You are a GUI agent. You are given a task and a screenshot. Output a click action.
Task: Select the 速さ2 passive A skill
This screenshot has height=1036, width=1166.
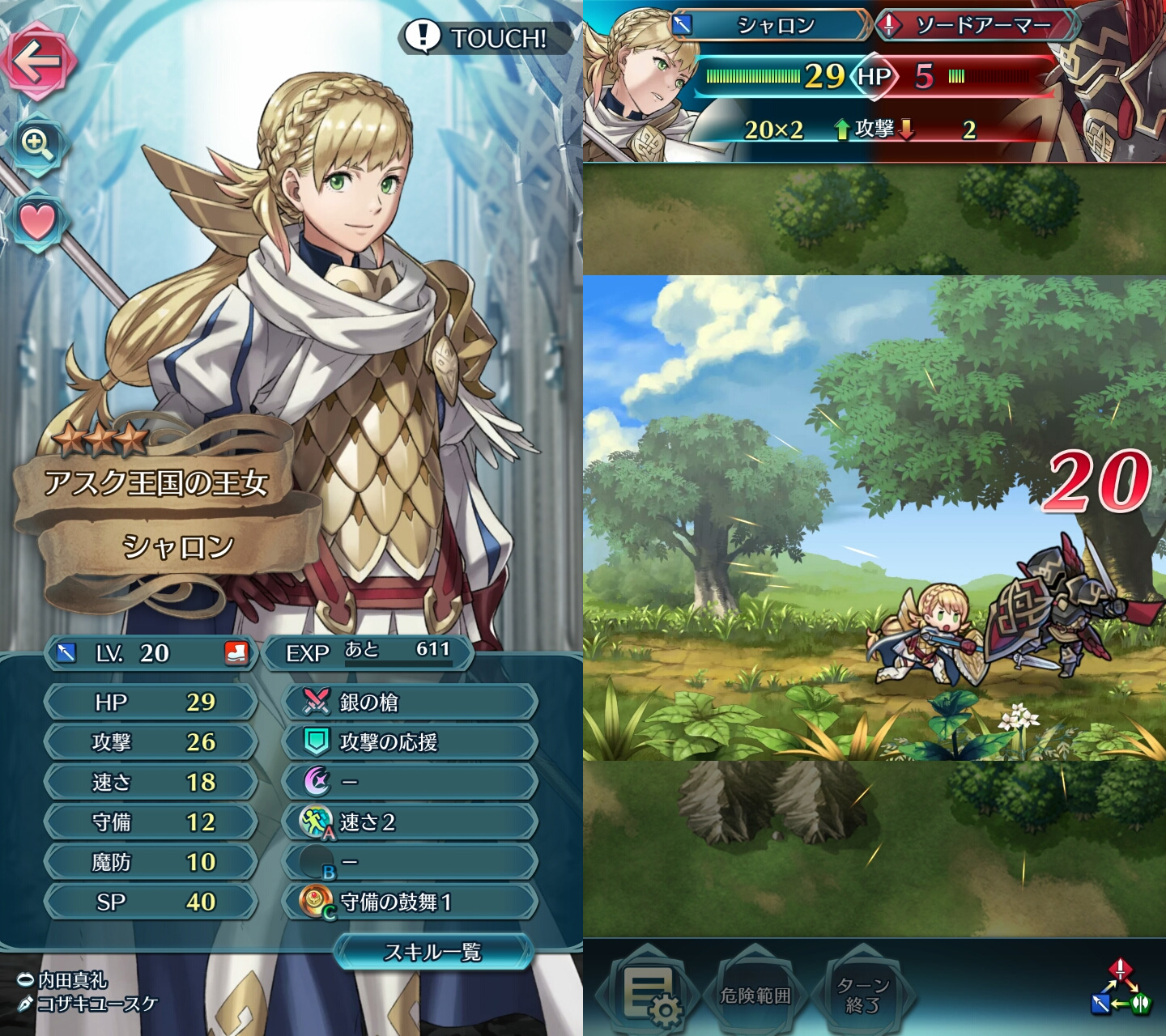410,822
